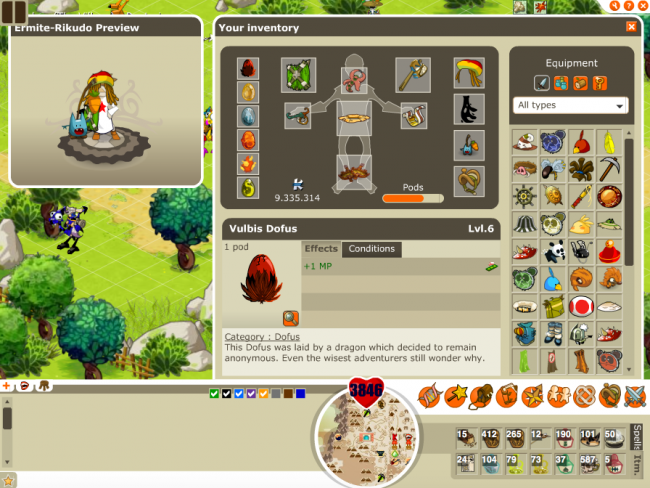Choose the equipped rasta hat slot
Image resolution: width=650 pixels, height=488 pixels.
coord(468,73)
